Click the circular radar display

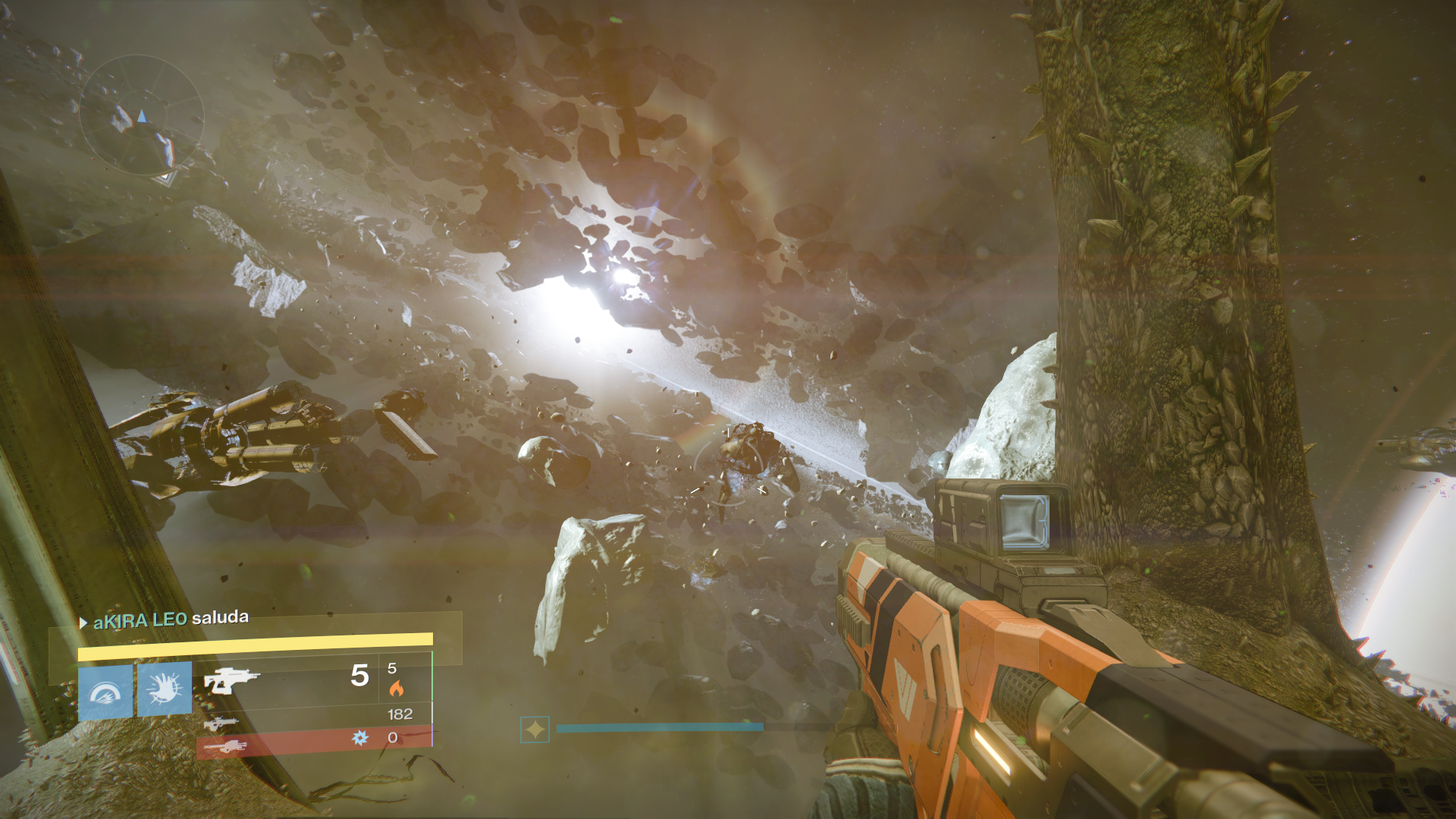tap(142, 116)
